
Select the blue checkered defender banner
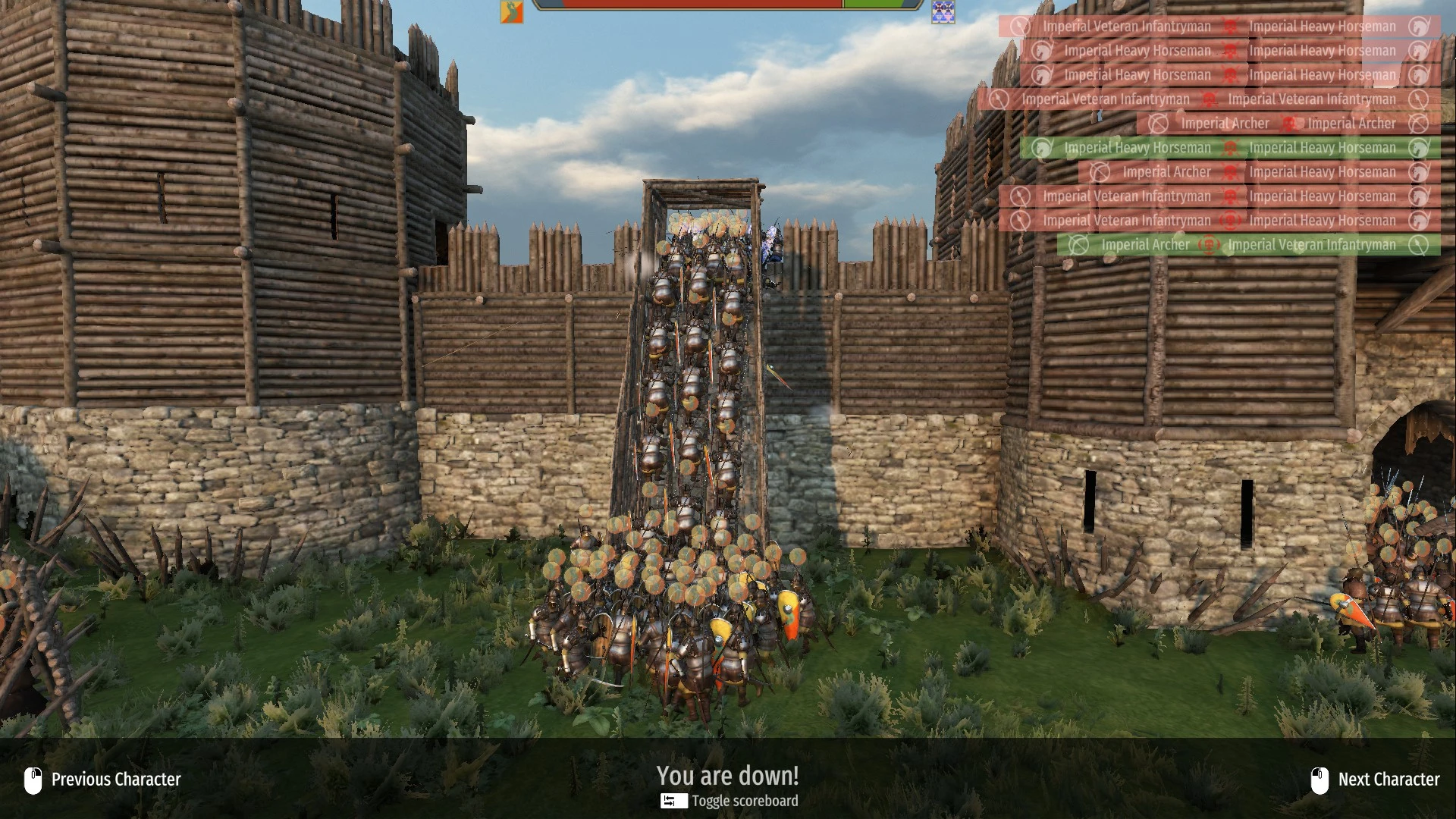click(943, 12)
